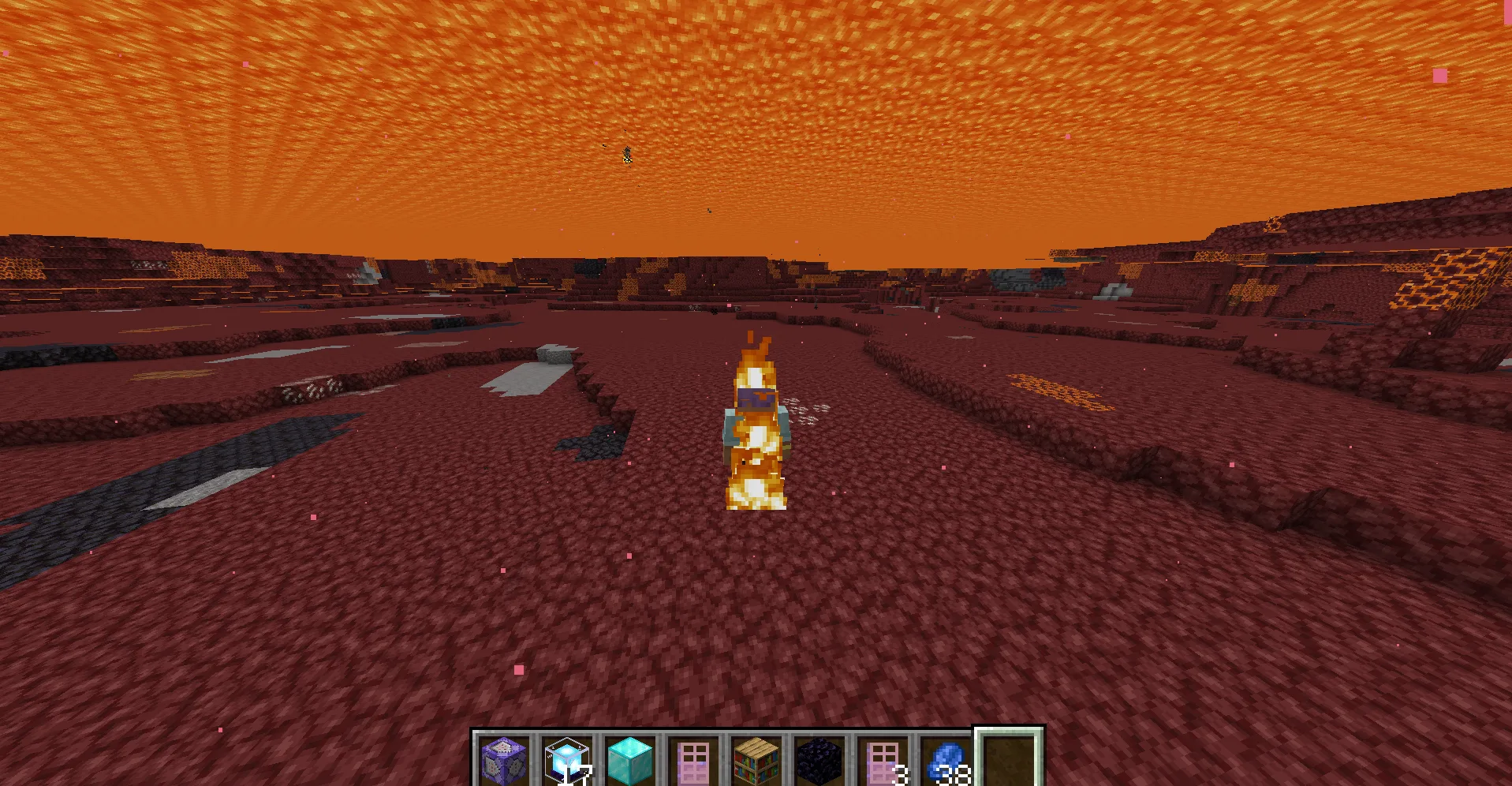
Task: Choose the diamond block hotbar slot
Action: point(630,759)
